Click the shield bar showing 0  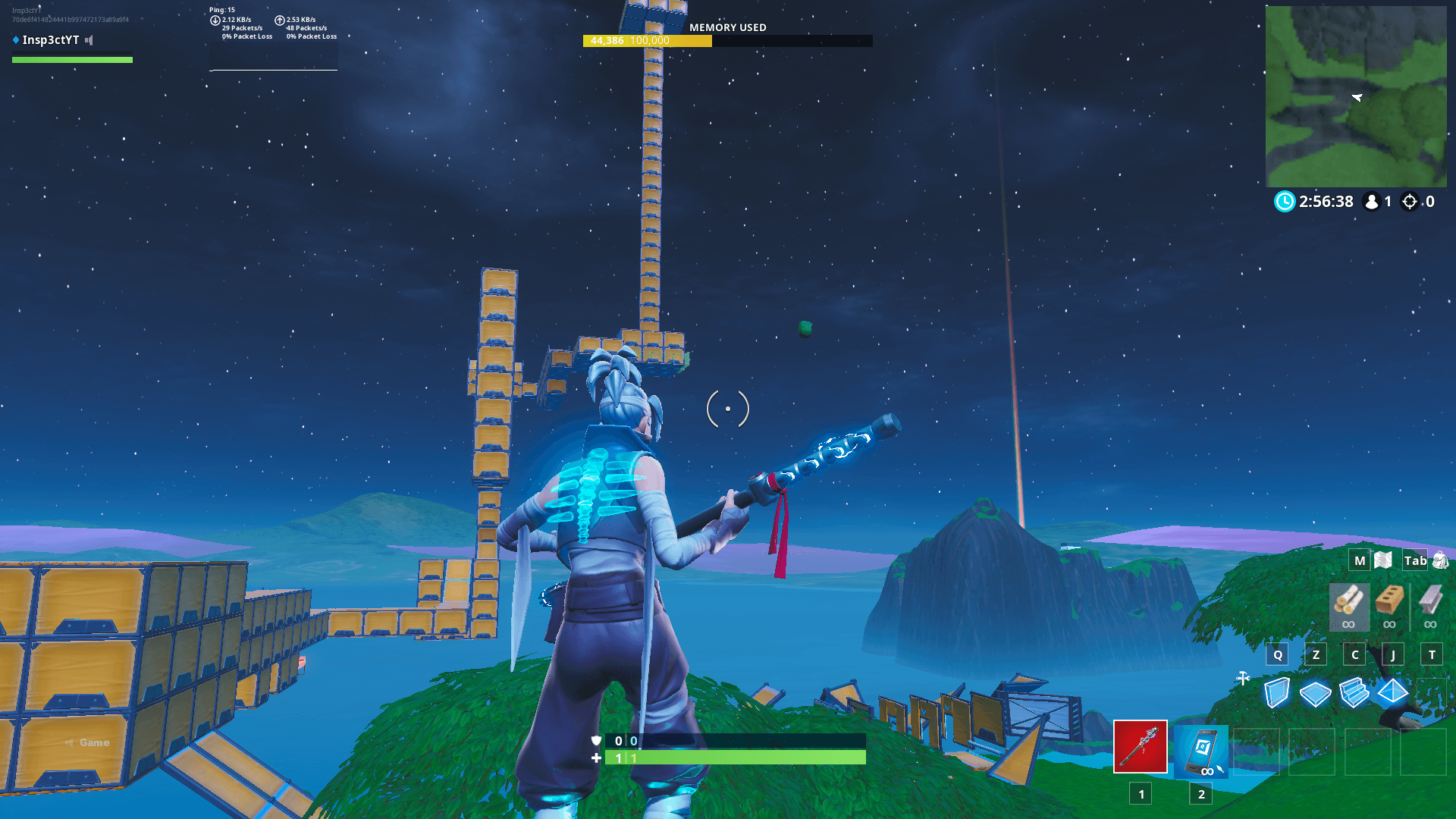(732, 742)
